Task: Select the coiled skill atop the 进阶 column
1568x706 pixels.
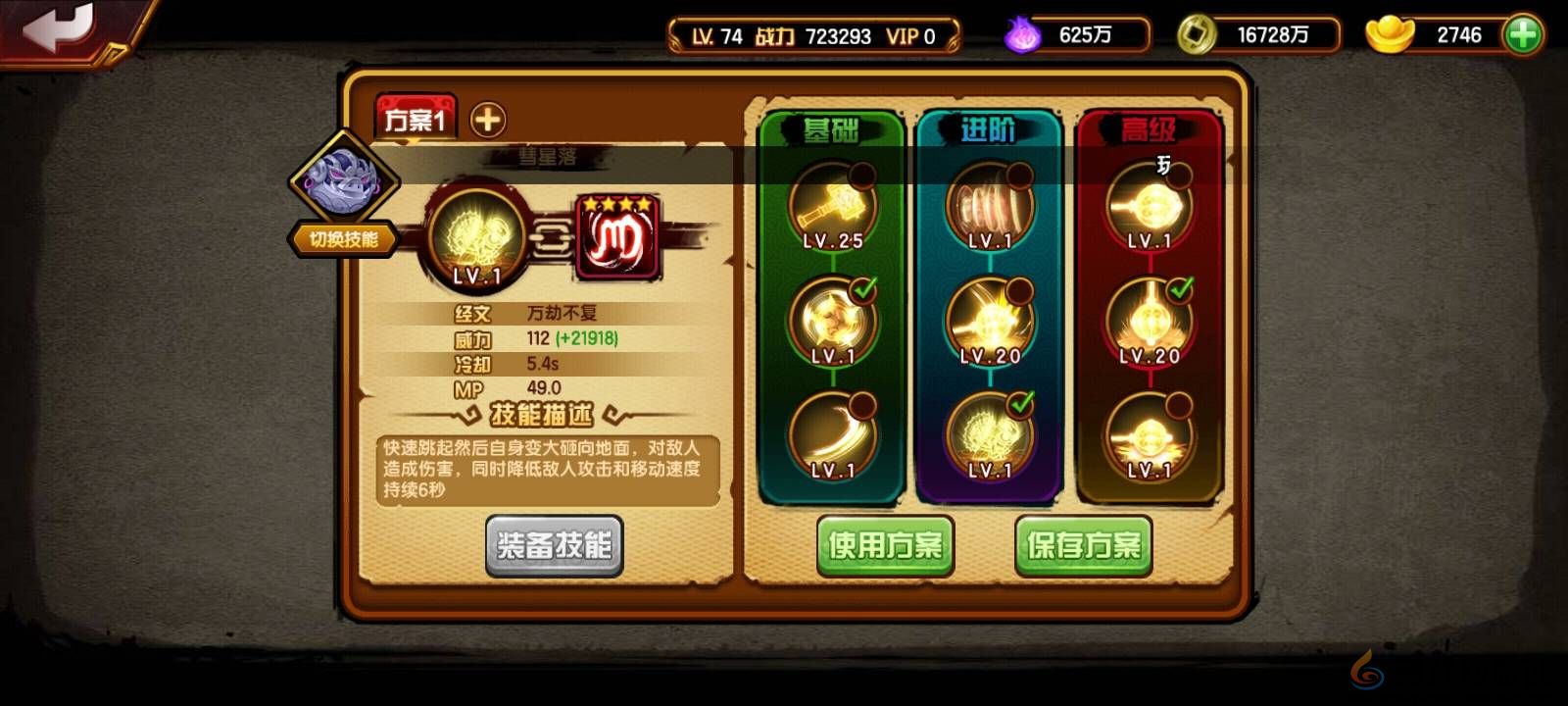Action: click(990, 206)
